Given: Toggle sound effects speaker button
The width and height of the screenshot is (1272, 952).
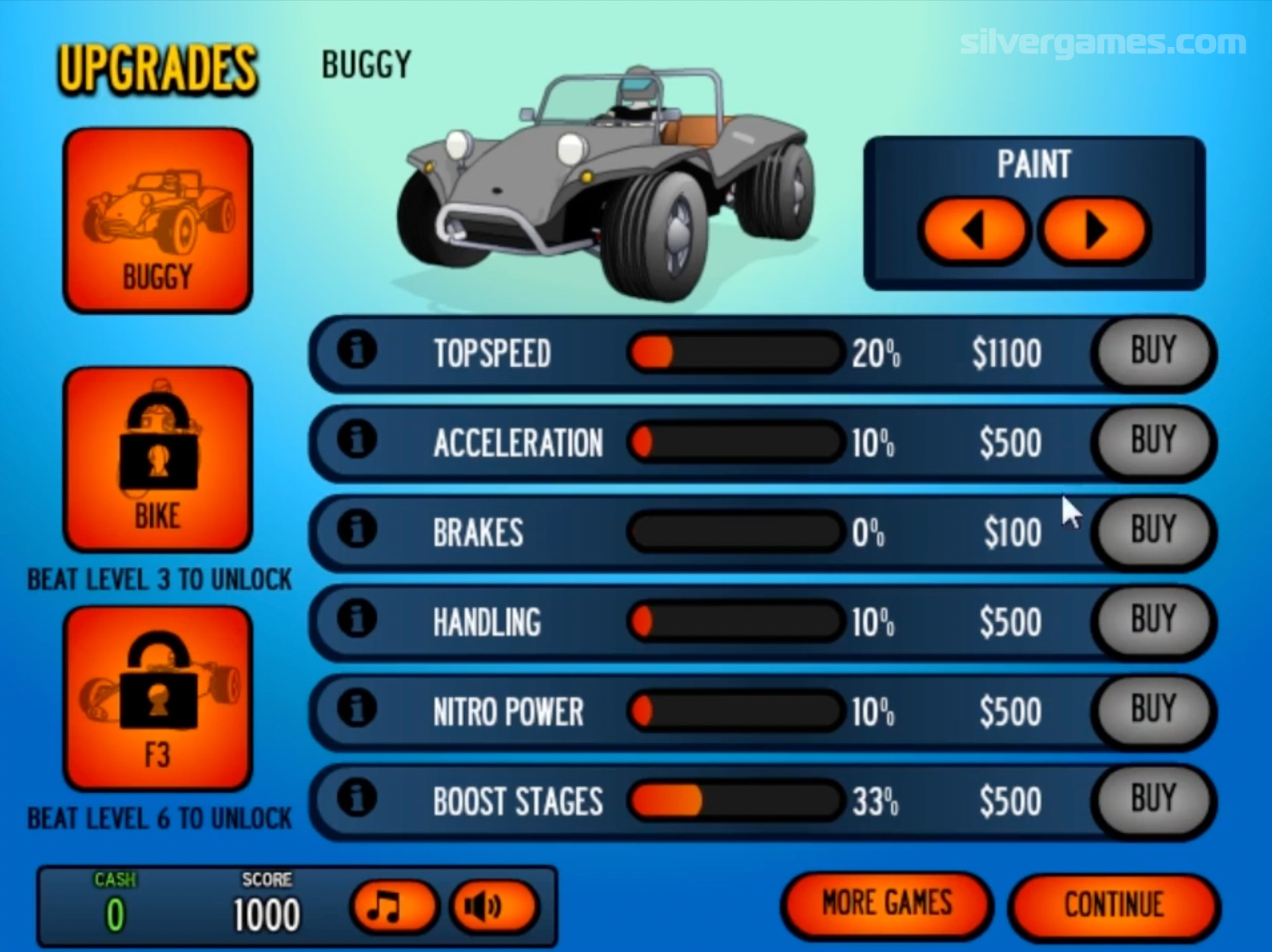Looking at the screenshot, I should click(493, 906).
